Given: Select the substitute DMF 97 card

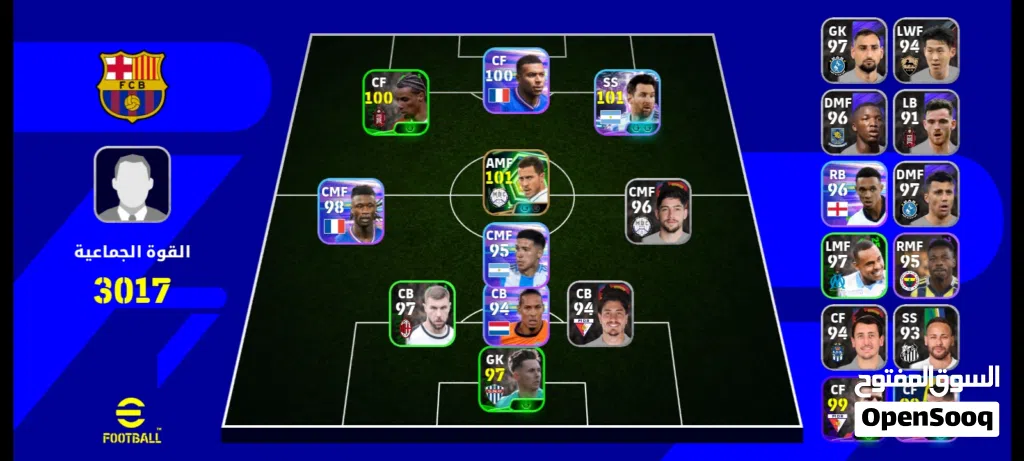Looking at the screenshot, I should [x=926, y=194].
